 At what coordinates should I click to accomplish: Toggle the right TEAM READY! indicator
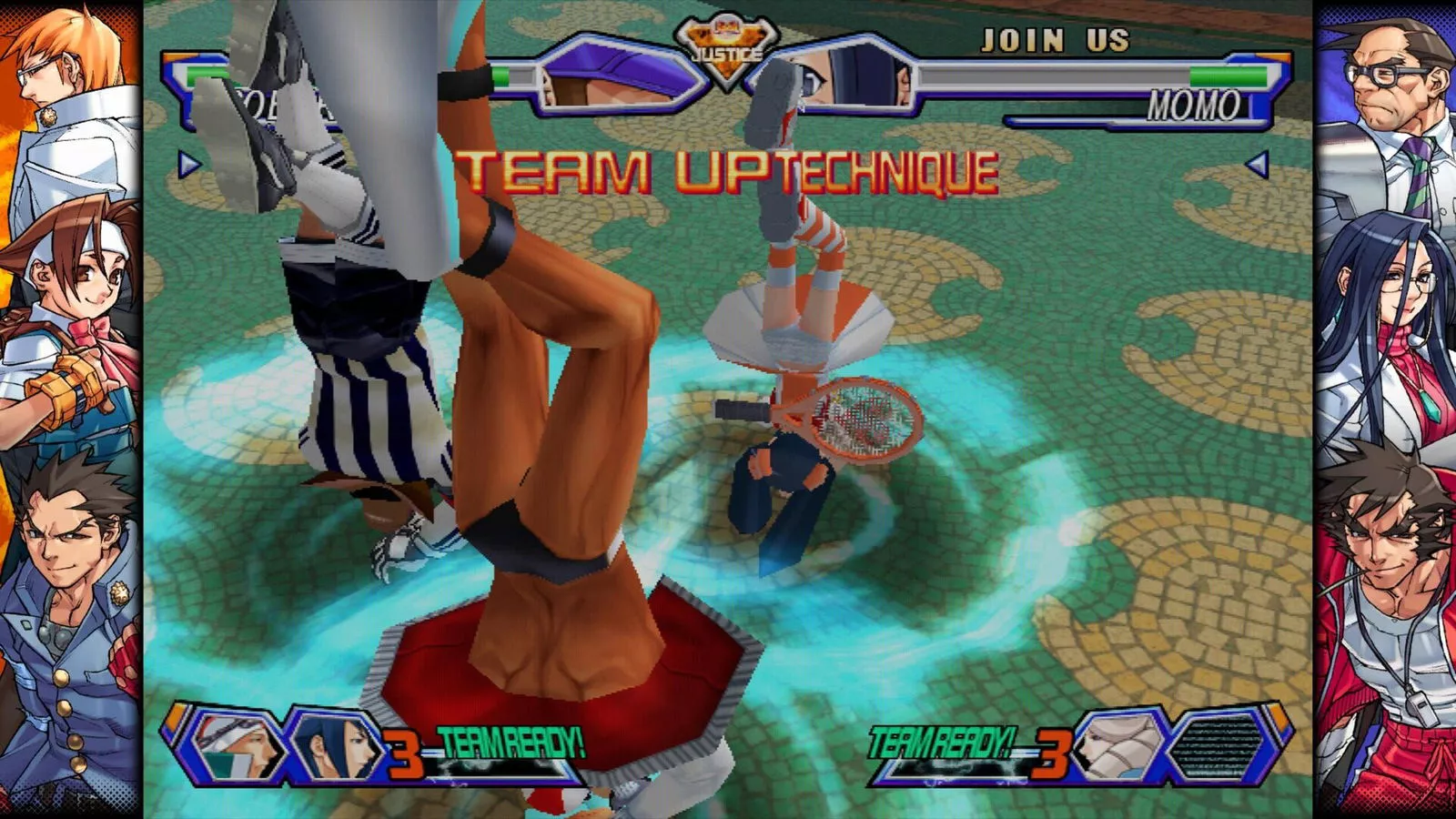[x=941, y=741]
